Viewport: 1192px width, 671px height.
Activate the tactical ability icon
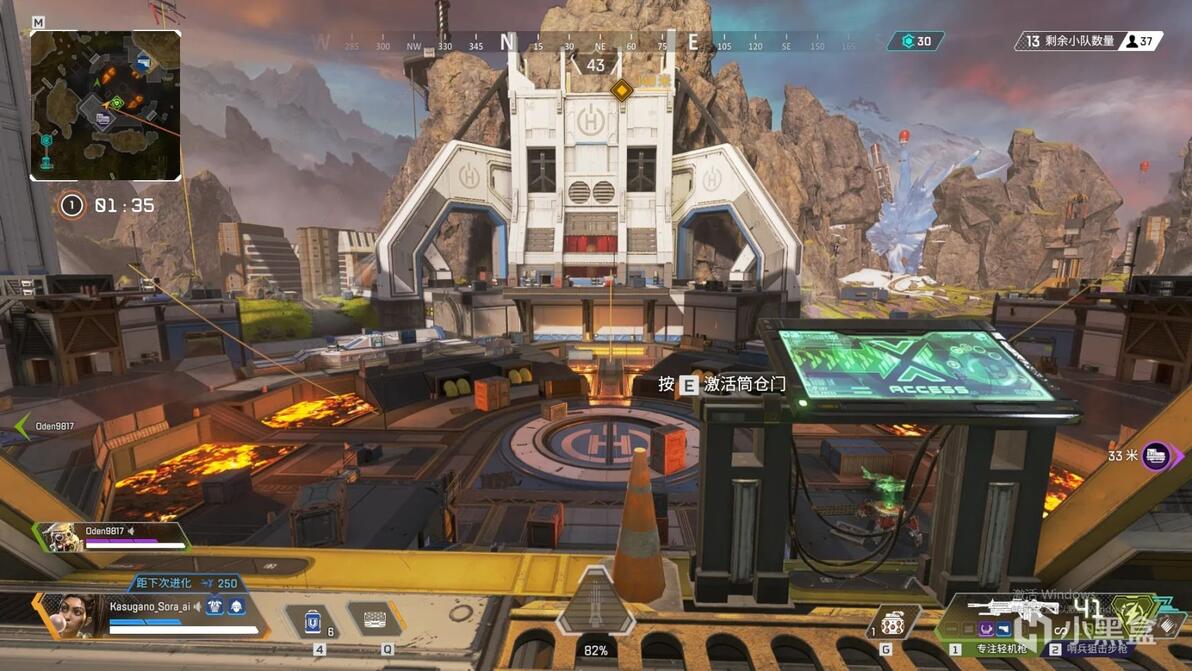tap(374, 620)
